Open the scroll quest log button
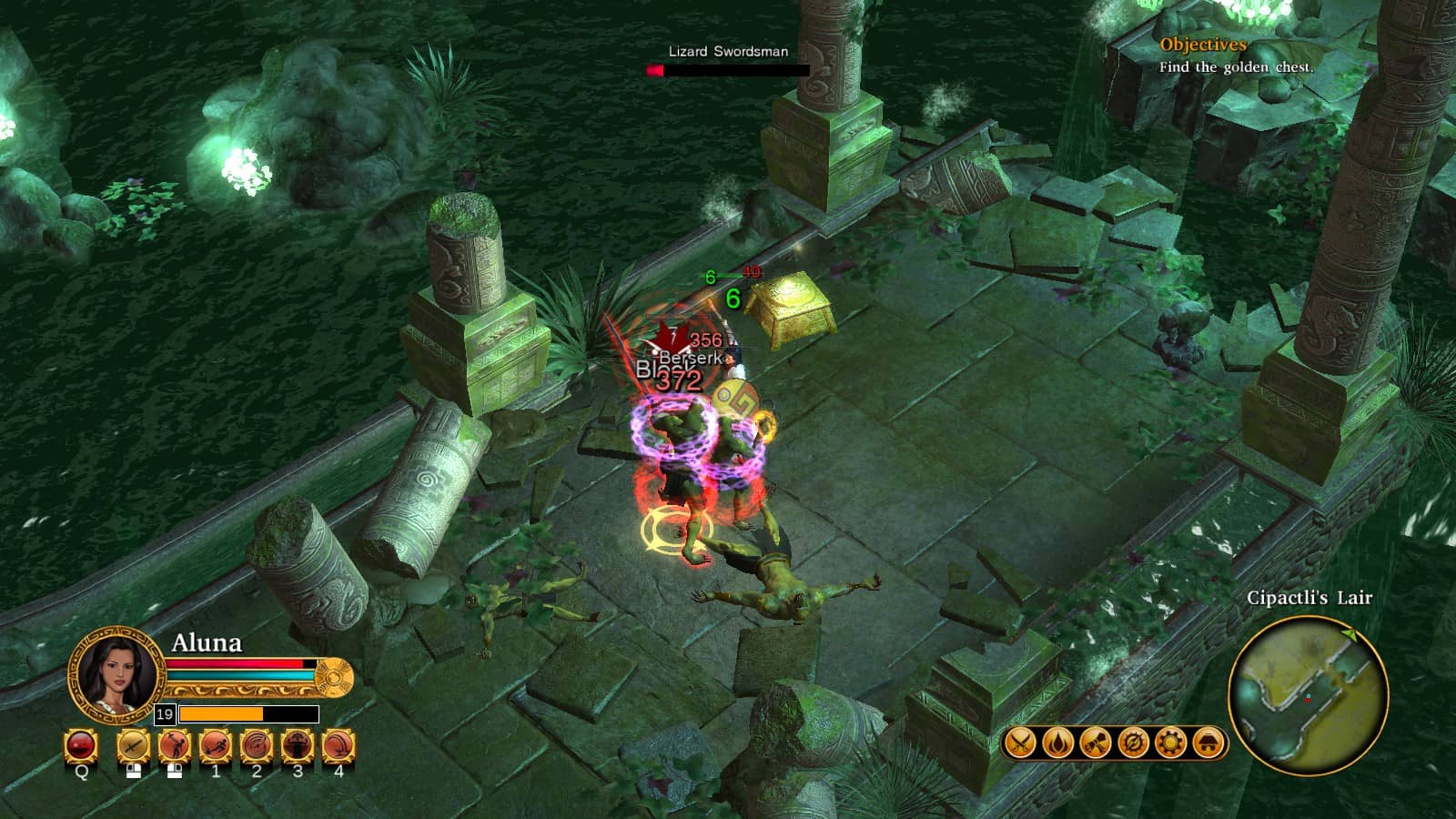 point(1095,743)
